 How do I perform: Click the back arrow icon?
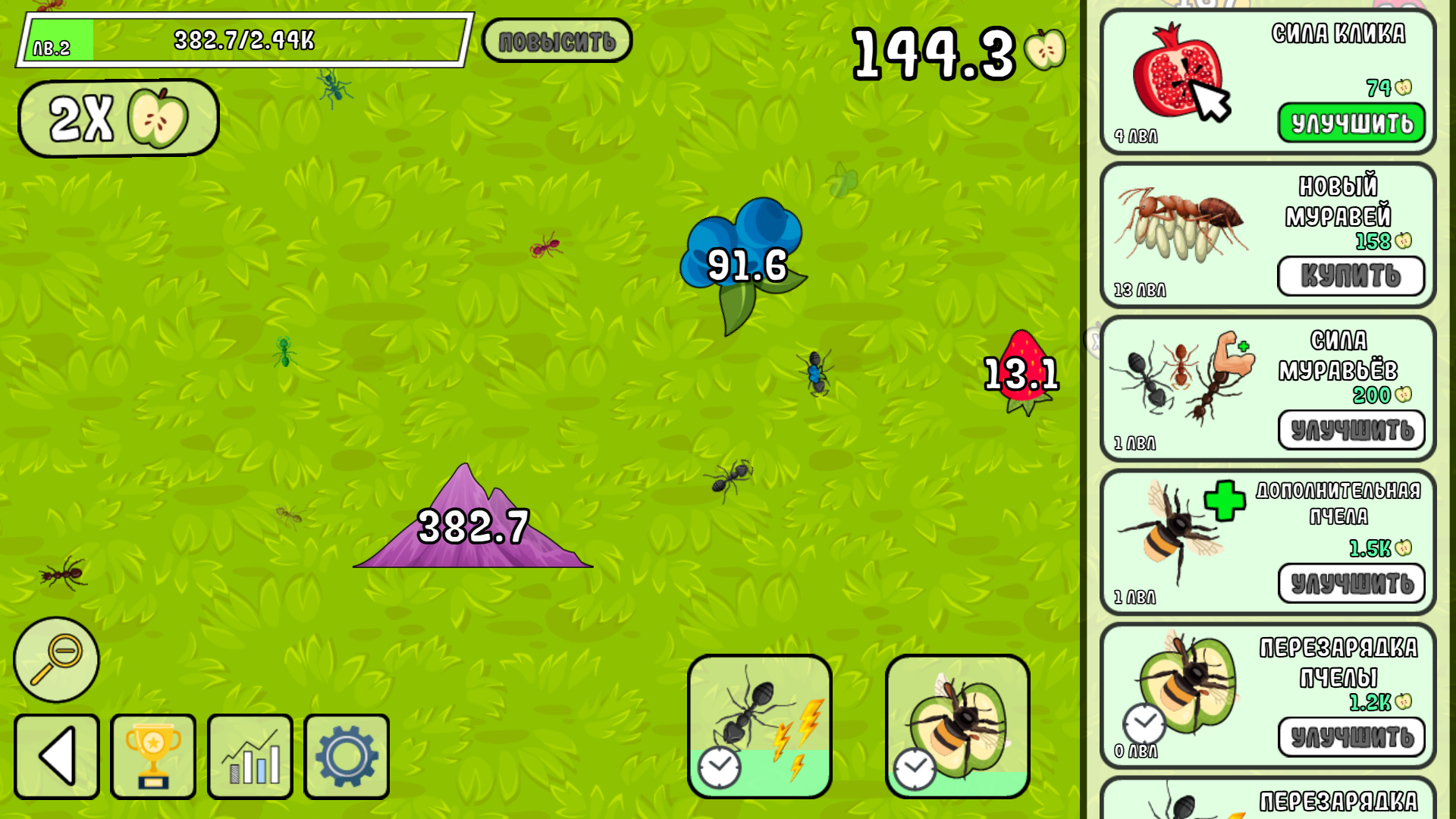(x=55, y=756)
